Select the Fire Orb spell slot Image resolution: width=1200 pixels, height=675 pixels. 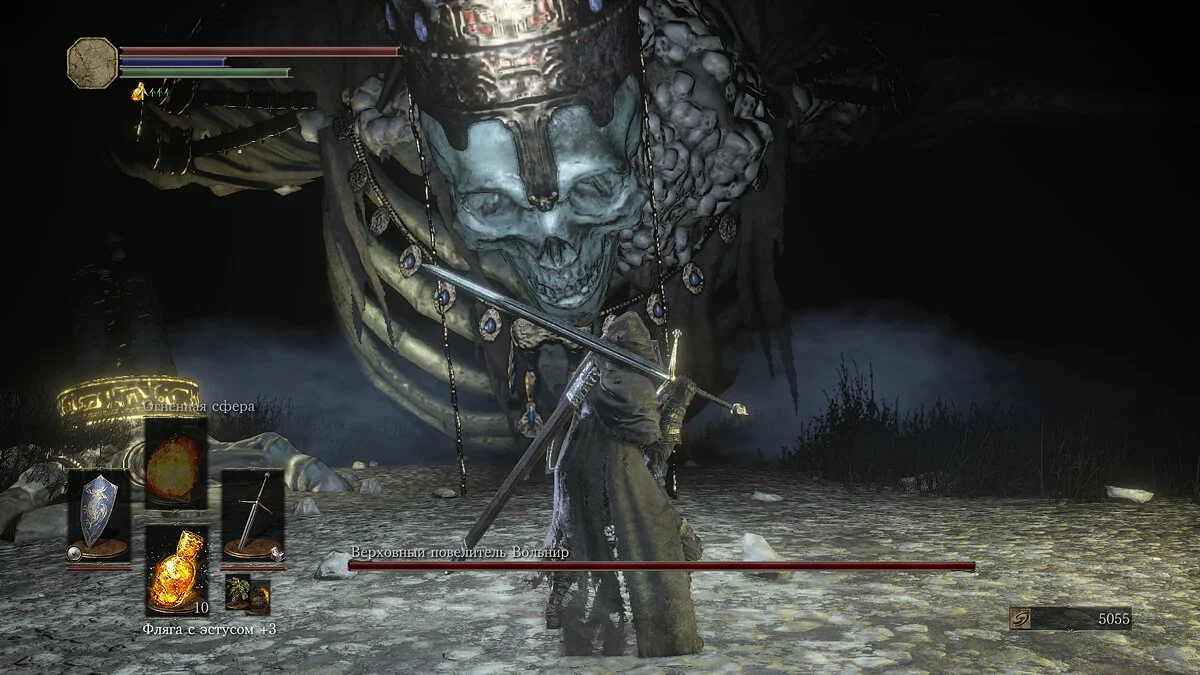click(176, 464)
